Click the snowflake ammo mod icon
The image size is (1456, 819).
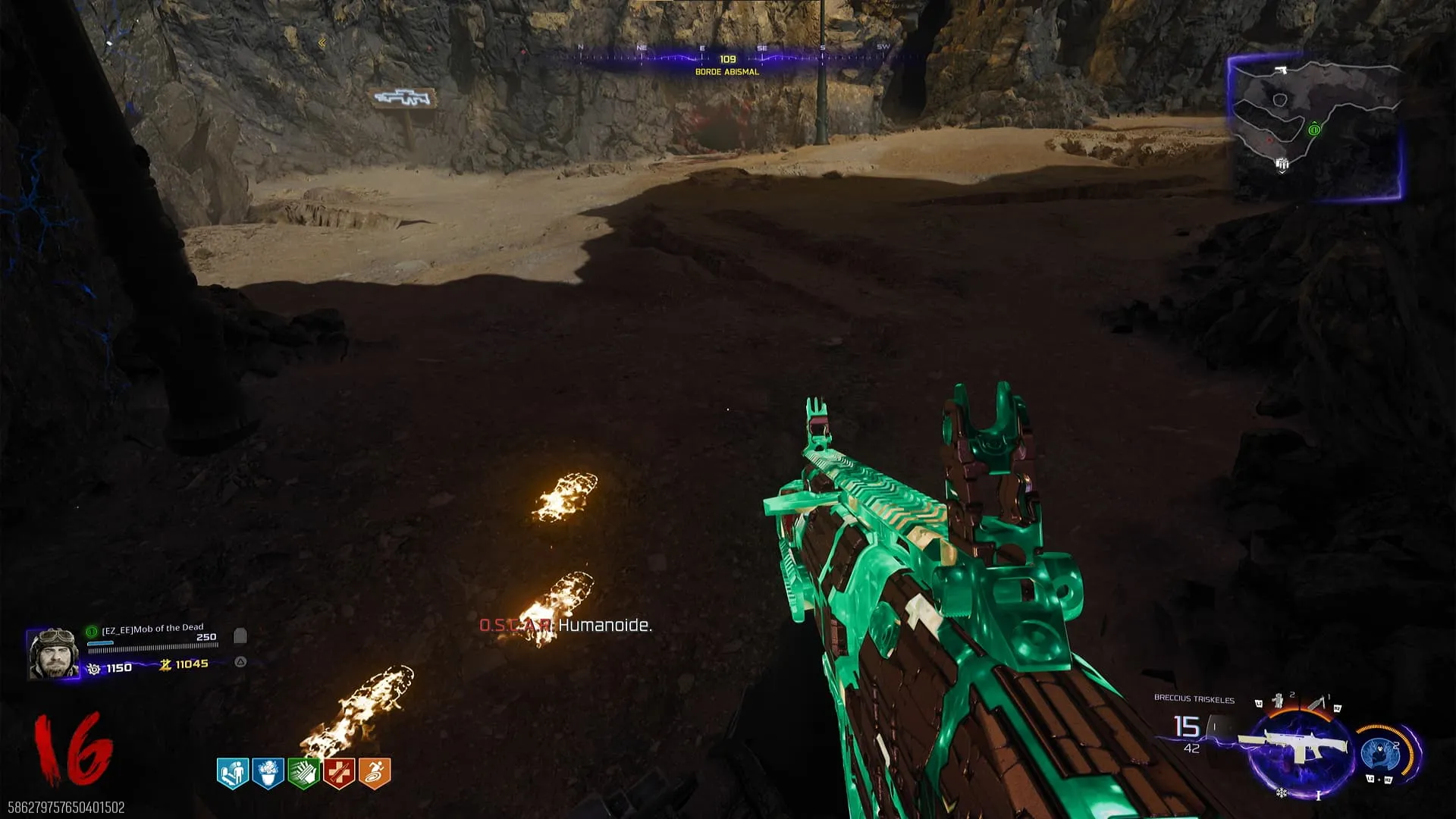(x=1282, y=793)
